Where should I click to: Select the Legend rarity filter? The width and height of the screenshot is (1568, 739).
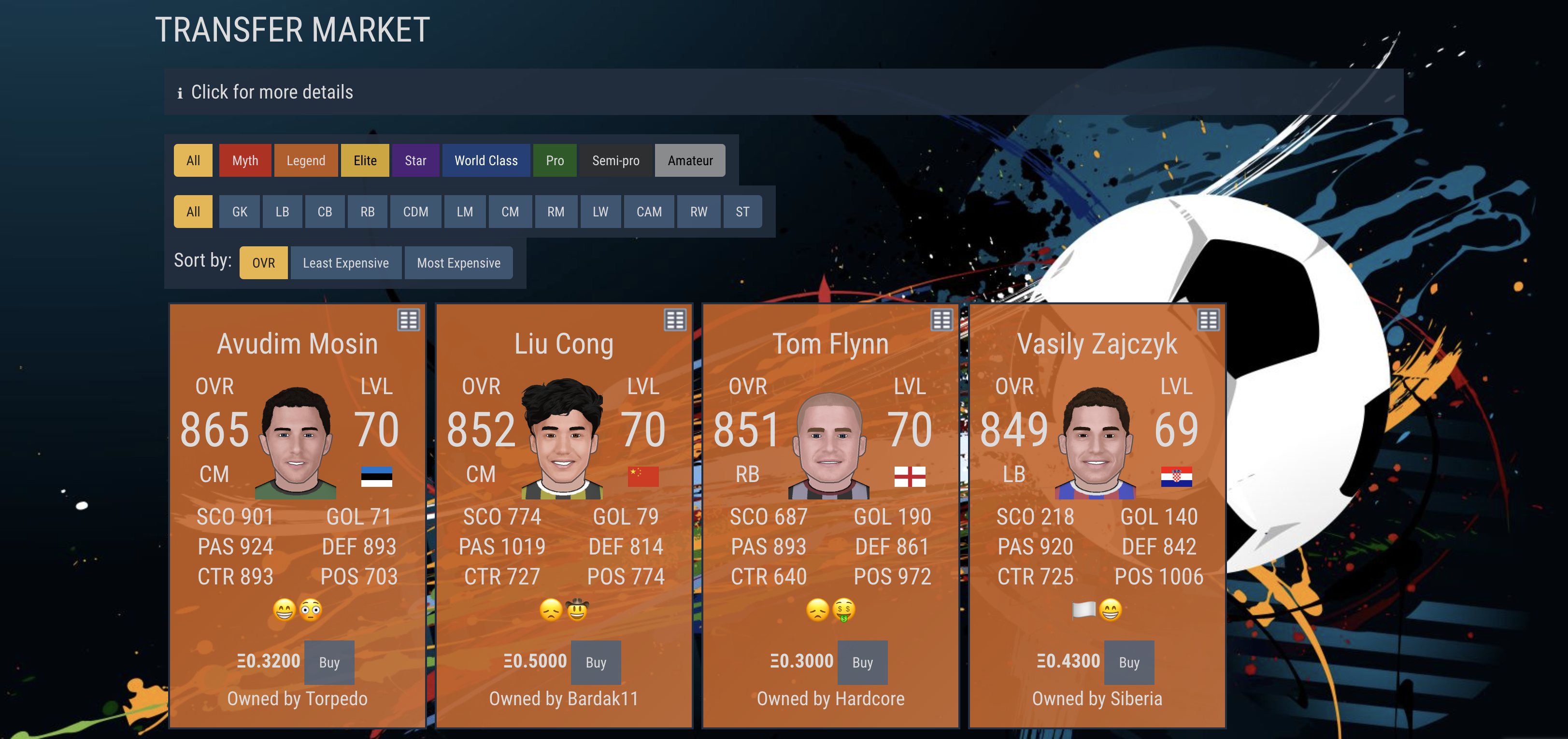click(306, 161)
